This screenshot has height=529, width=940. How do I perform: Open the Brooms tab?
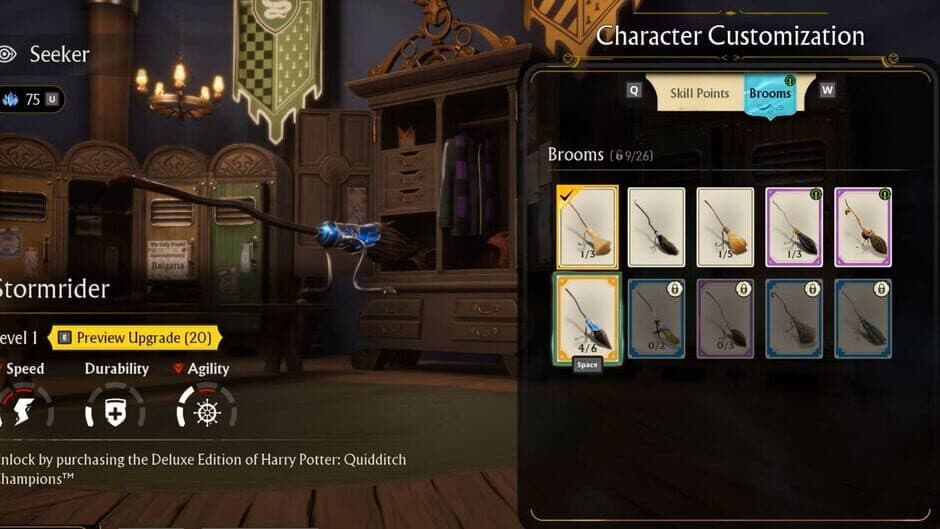click(x=769, y=94)
